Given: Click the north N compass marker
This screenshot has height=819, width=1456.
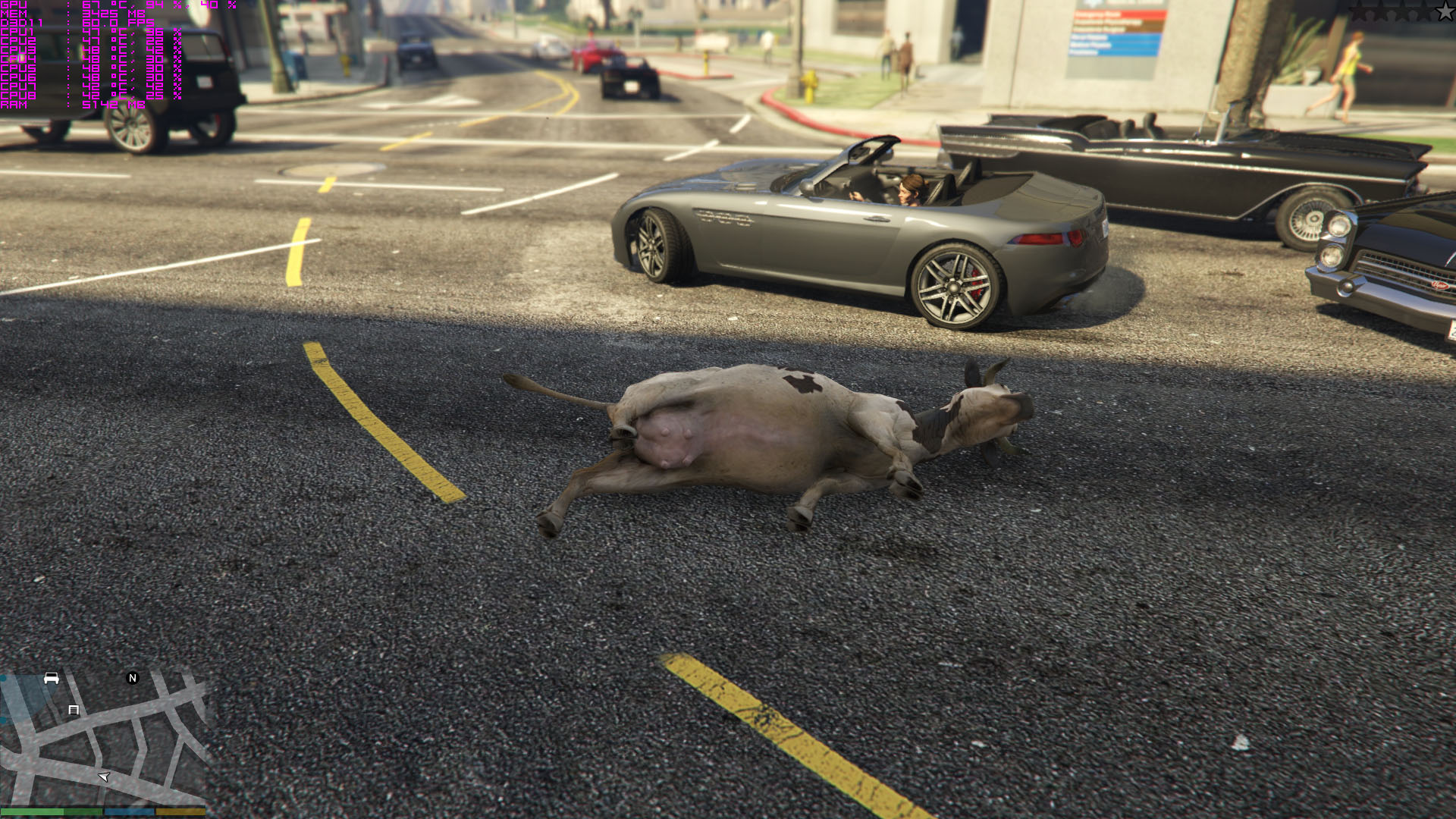Looking at the screenshot, I should tap(133, 678).
